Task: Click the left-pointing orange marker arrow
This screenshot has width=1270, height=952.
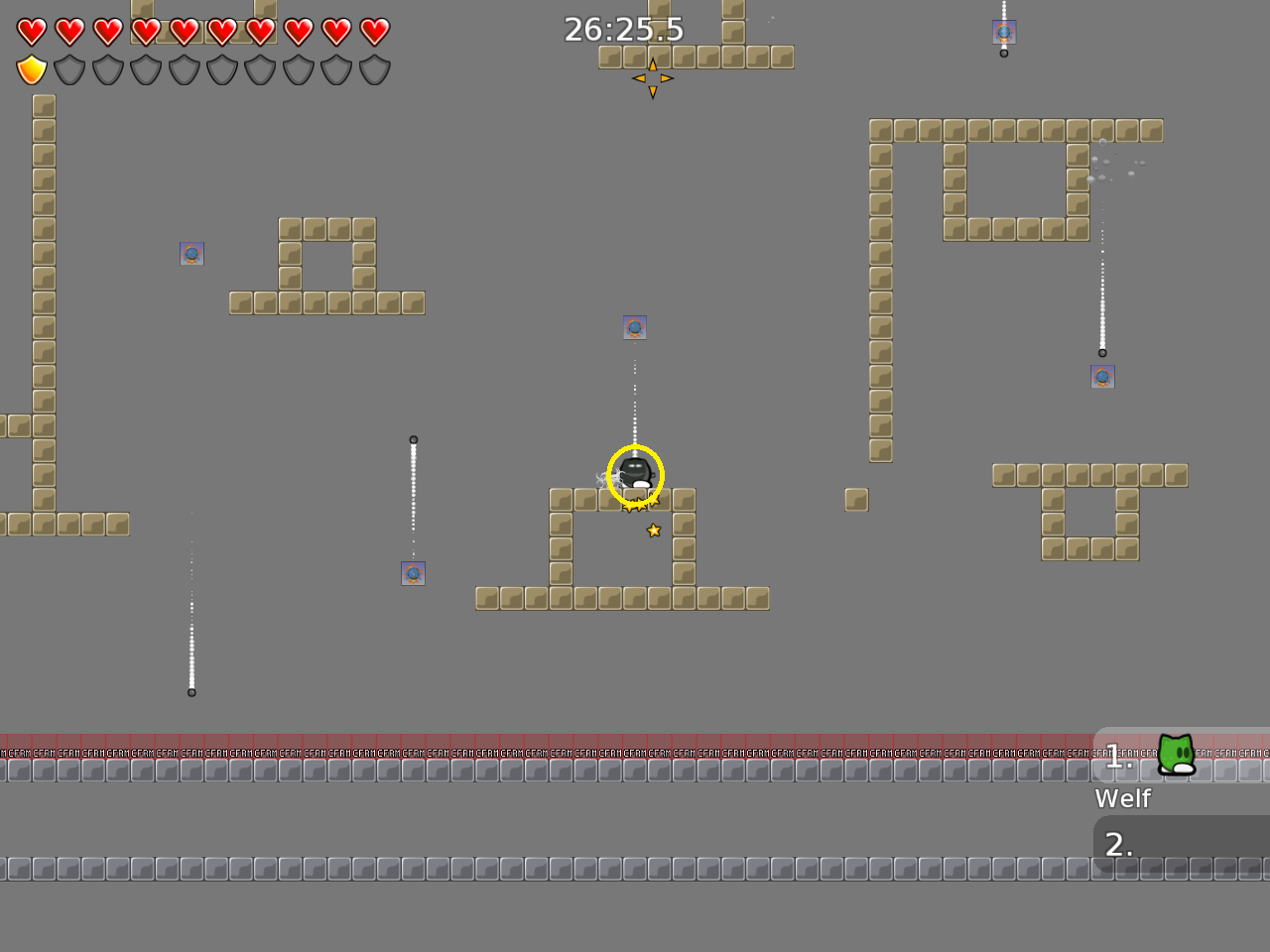Action: coord(639,78)
